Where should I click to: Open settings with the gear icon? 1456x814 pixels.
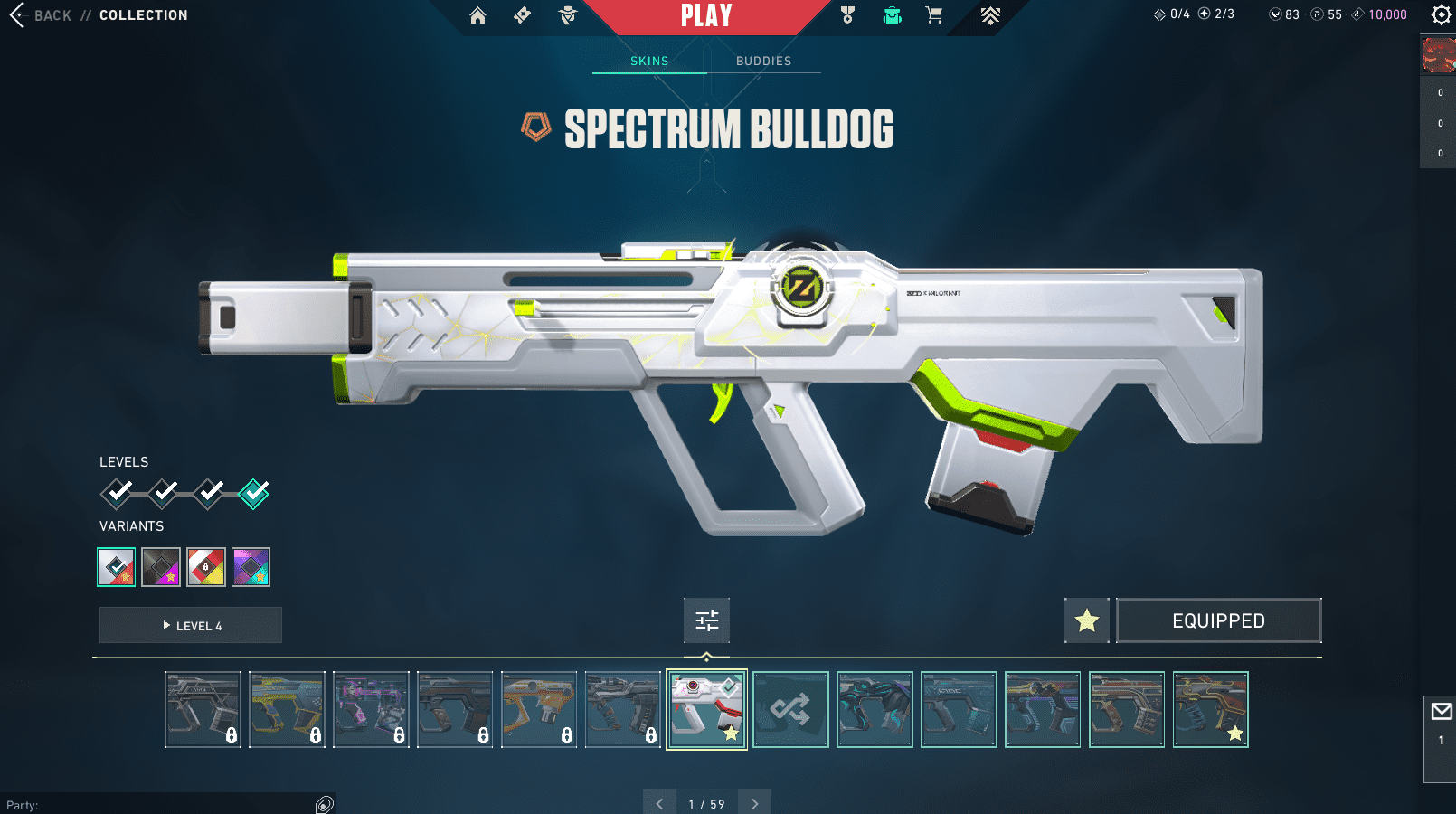(1442, 14)
